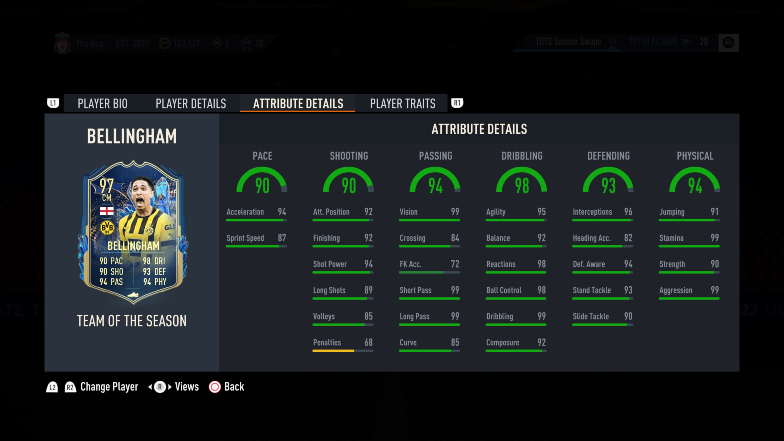Select the Bellingham Team of the Season card
Viewport: 784px width, 441px height.
coord(132,233)
